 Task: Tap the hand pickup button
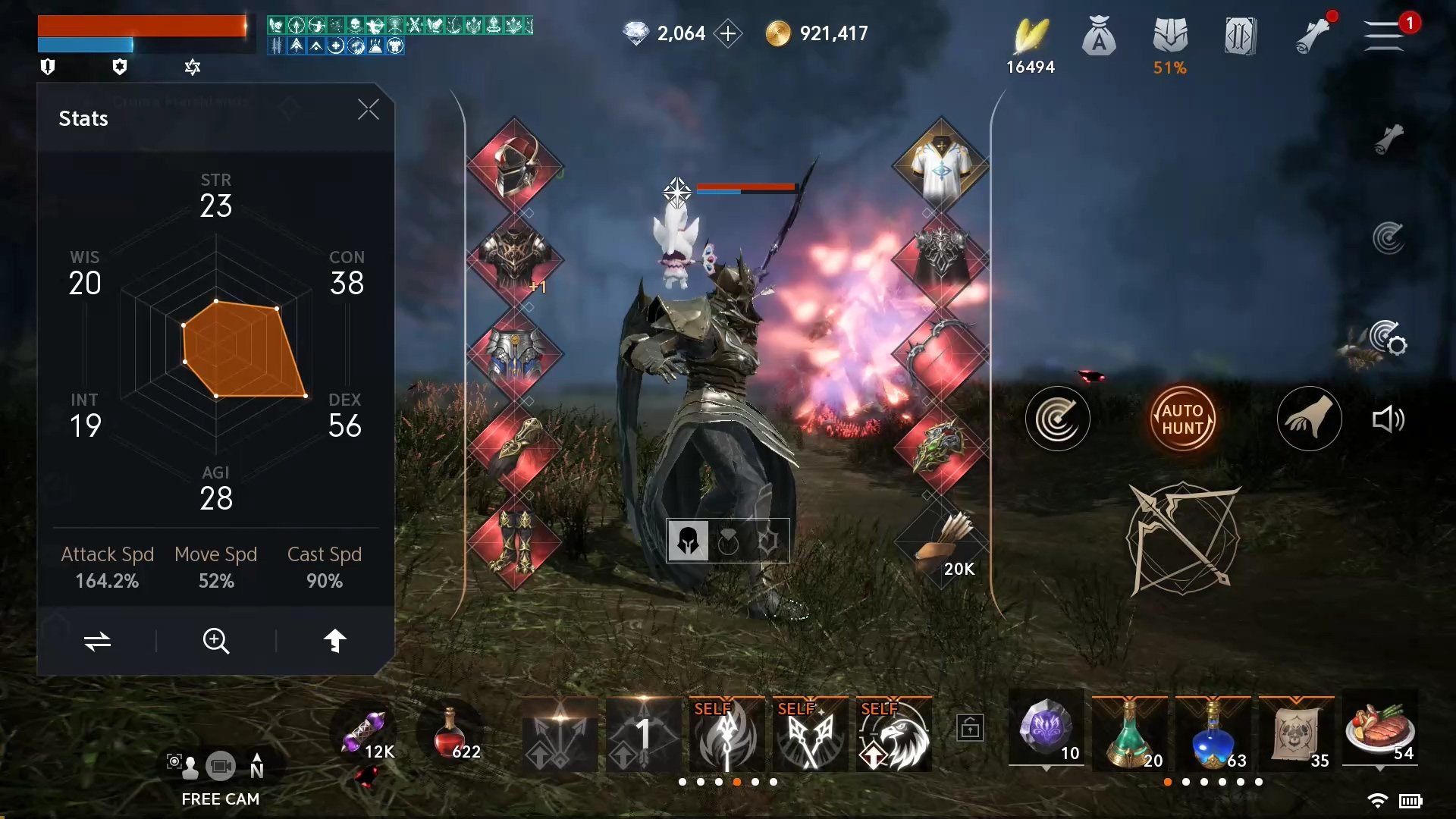[1309, 419]
